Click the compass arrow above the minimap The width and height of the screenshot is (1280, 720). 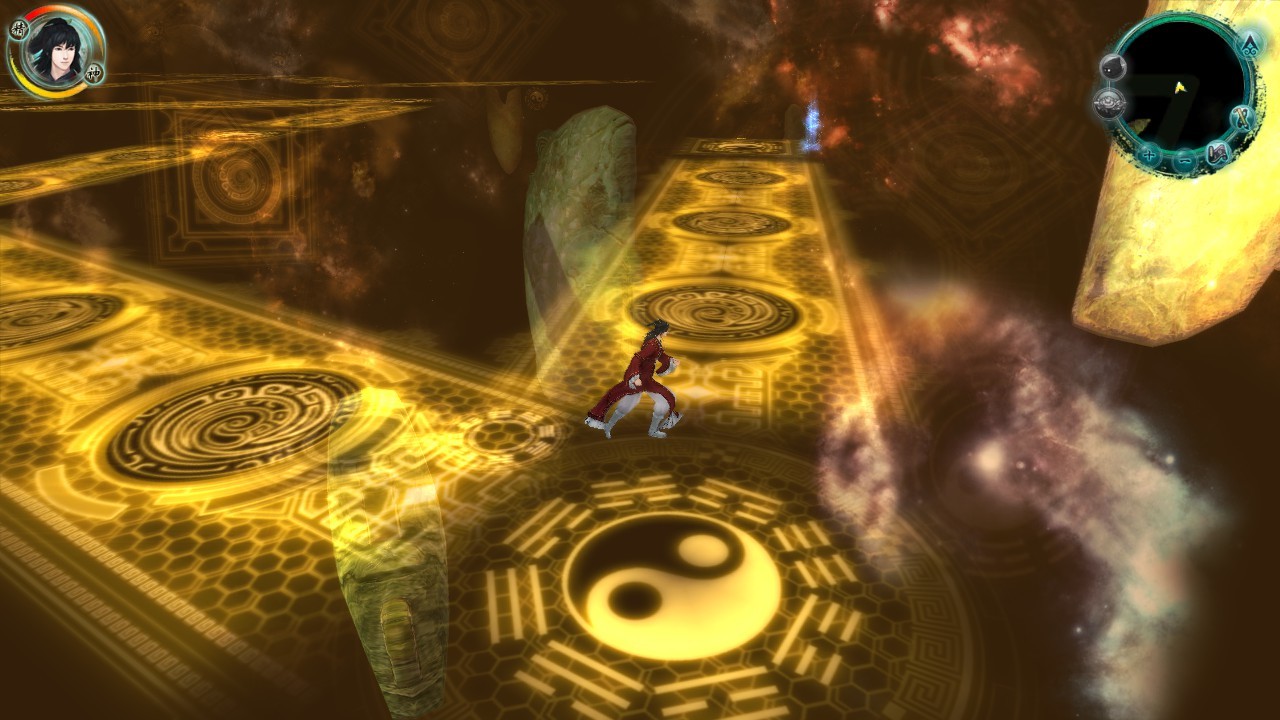click(1250, 45)
